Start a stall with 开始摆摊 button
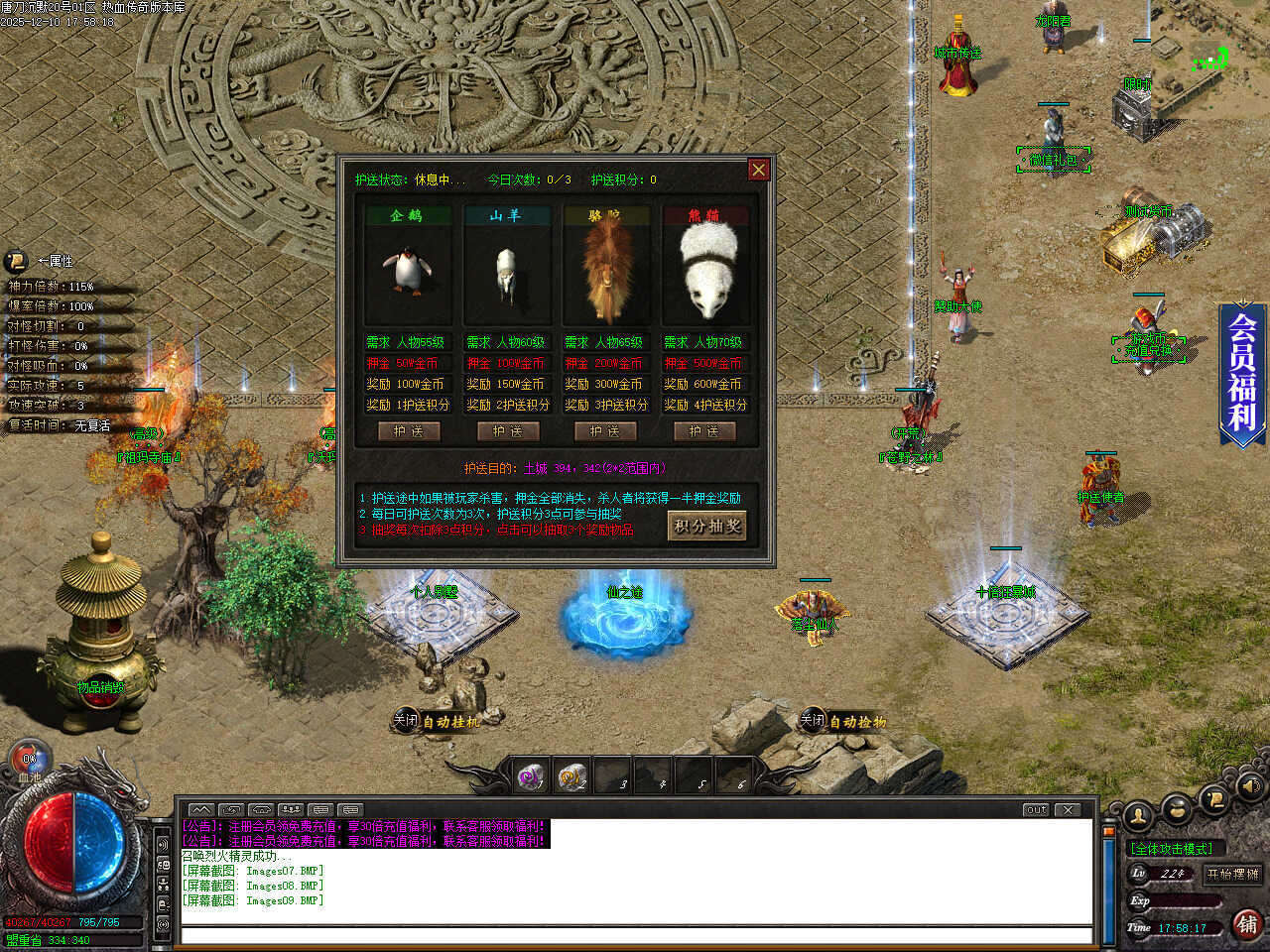The height and width of the screenshot is (952, 1270). click(1232, 874)
